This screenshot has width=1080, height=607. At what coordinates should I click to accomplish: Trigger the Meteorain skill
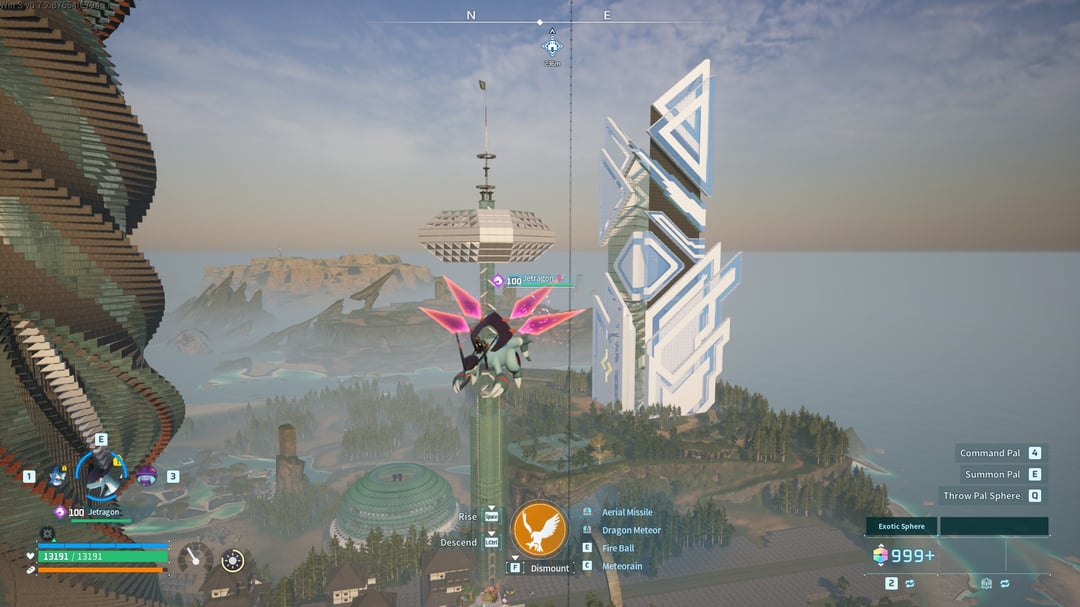(622, 566)
